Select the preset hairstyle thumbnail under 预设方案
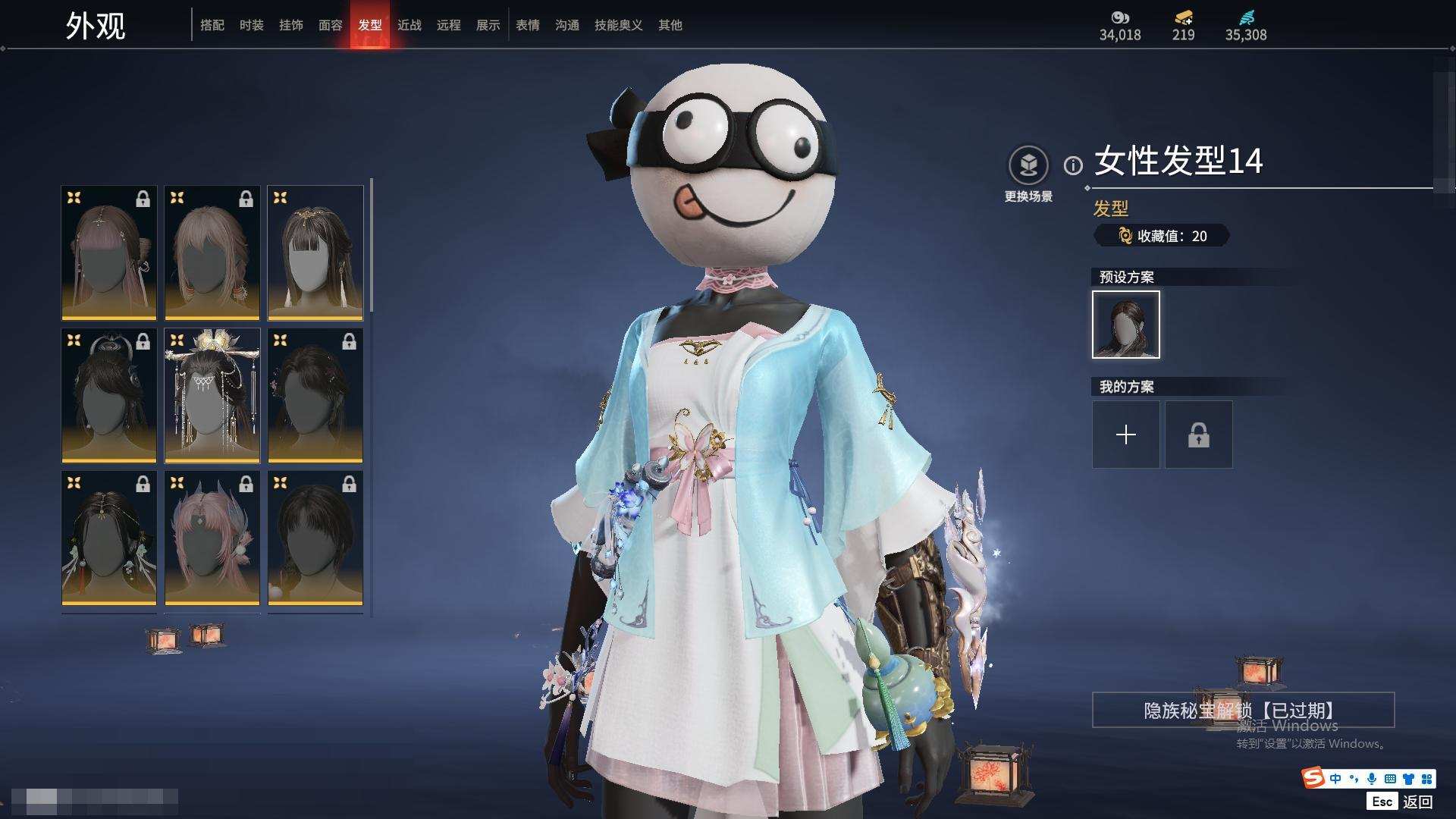 [x=1126, y=325]
